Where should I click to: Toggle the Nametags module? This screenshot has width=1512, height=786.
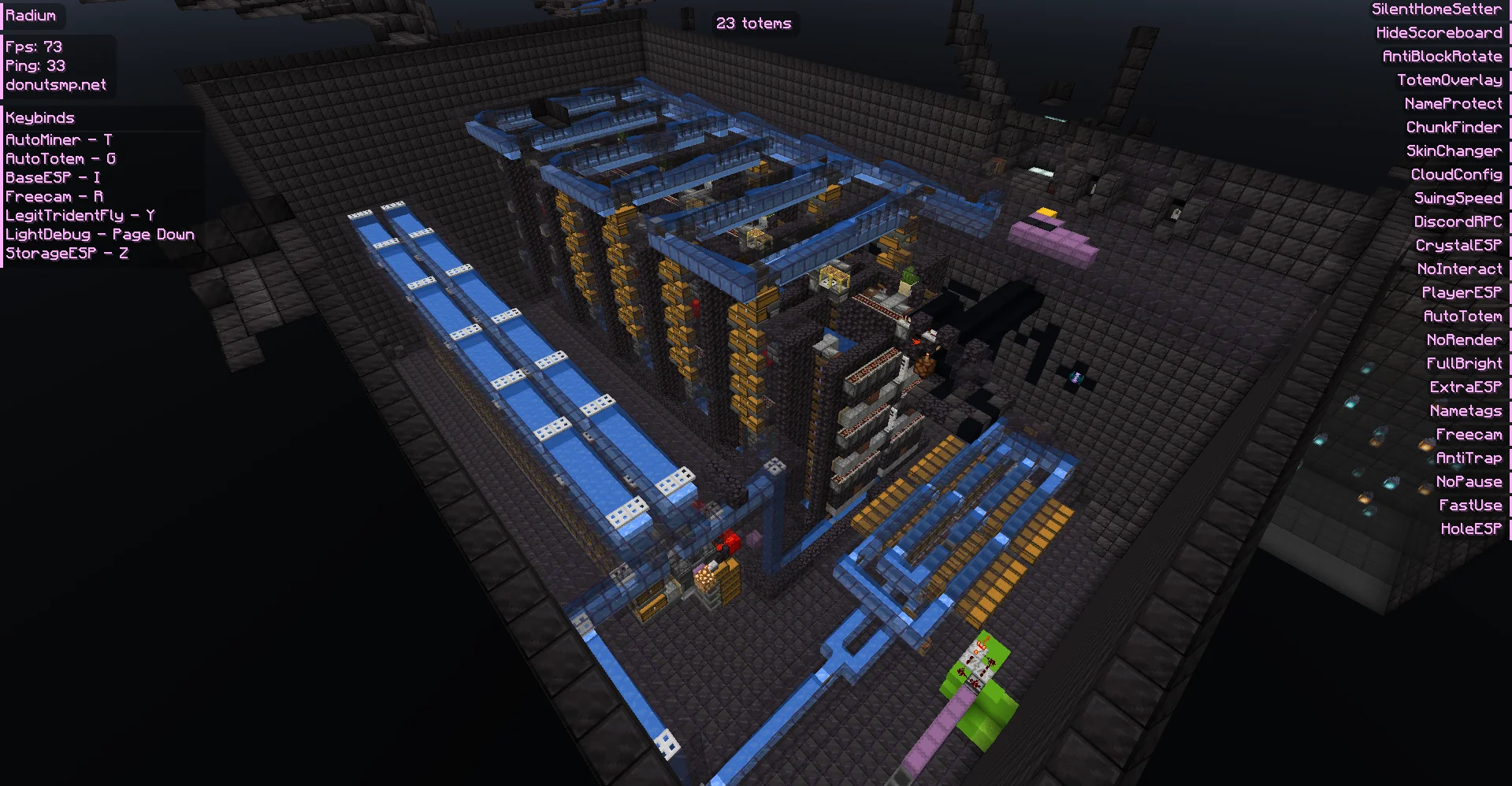click(1466, 410)
